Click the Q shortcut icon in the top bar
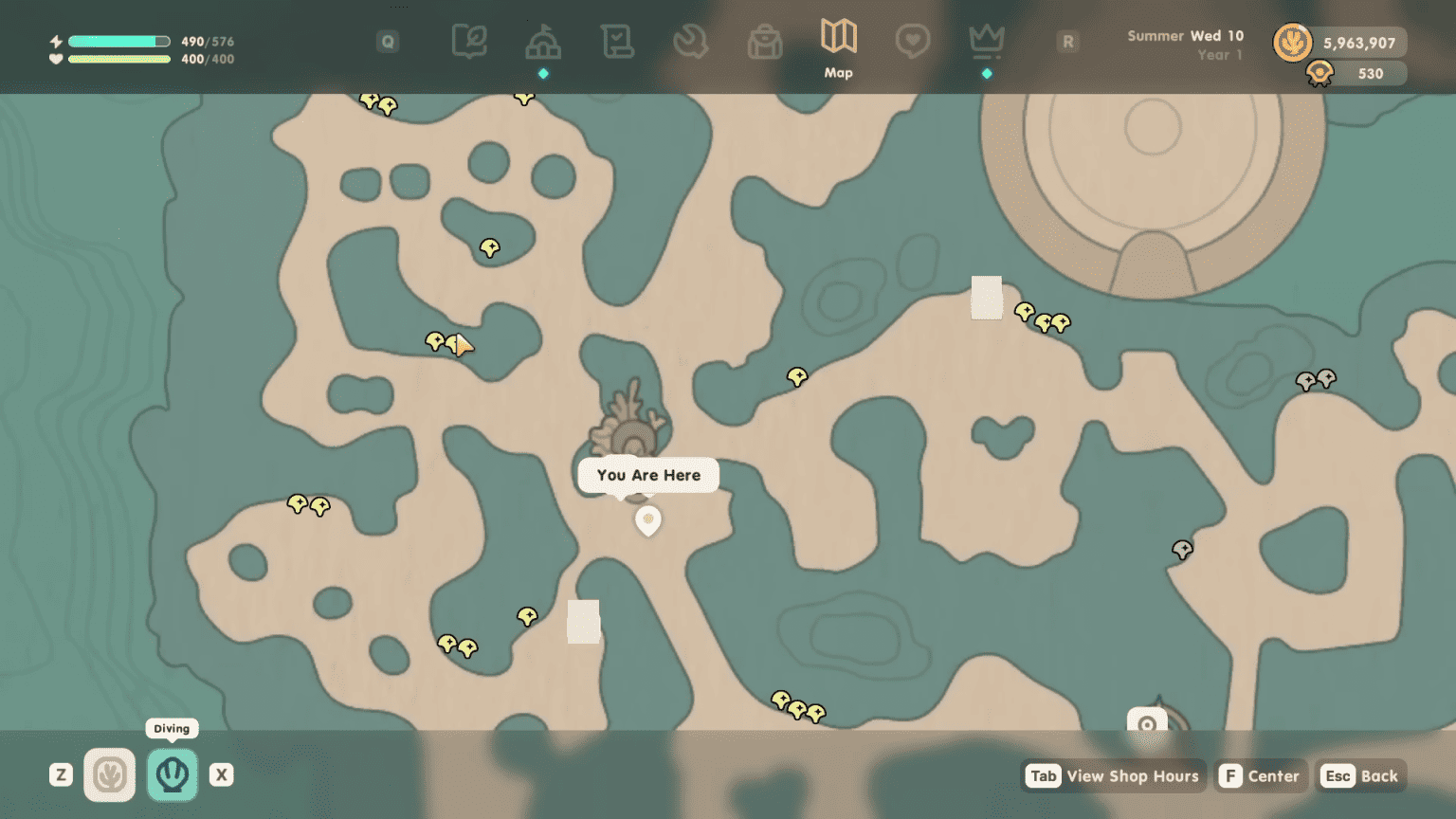The width and height of the screenshot is (1456, 819). coord(388,42)
